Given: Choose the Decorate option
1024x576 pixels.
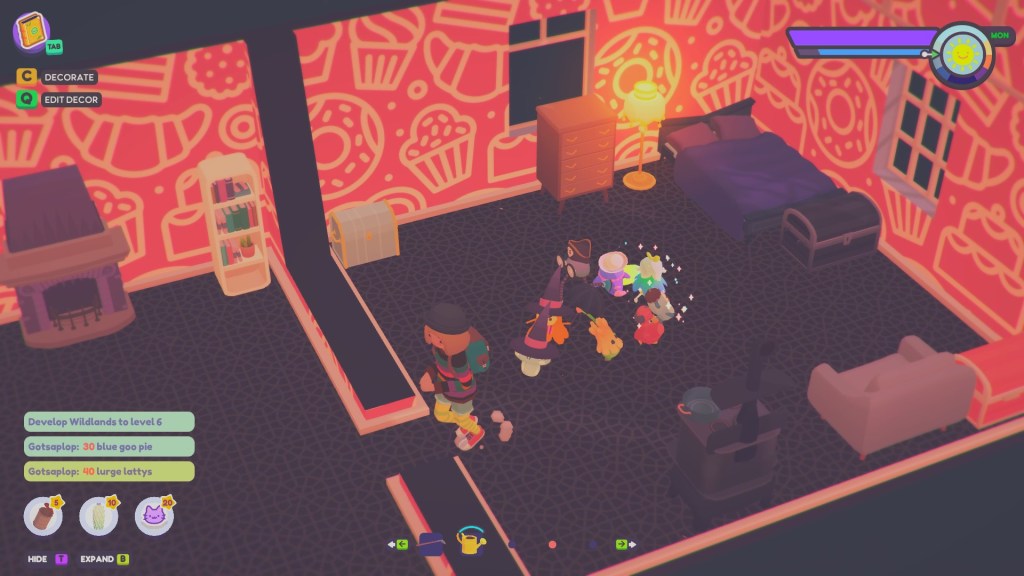Looking at the screenshot, I should click(58, 77).
